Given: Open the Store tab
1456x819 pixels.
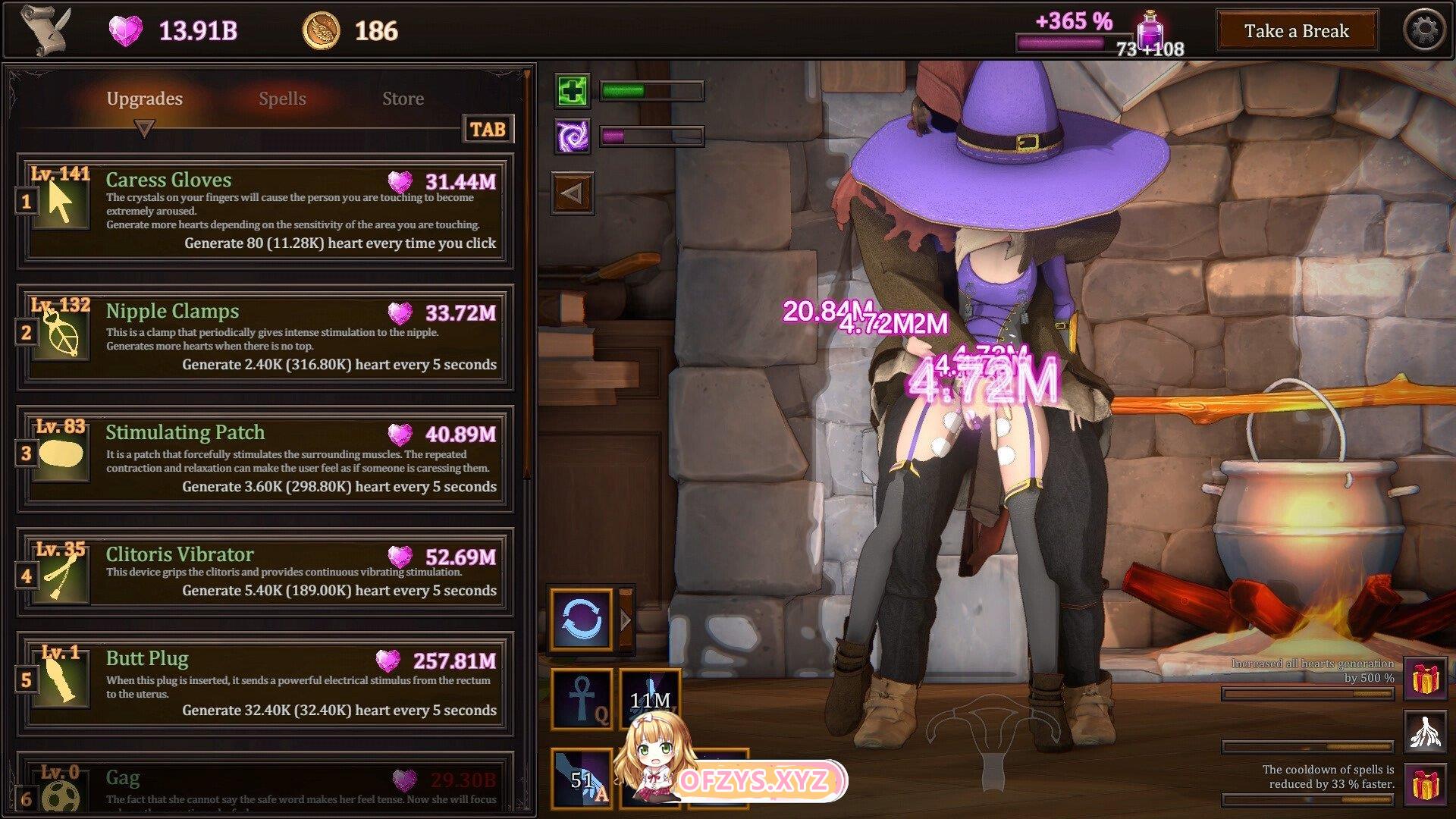Looking at the screenshot, I should click(x=403, y=99).
